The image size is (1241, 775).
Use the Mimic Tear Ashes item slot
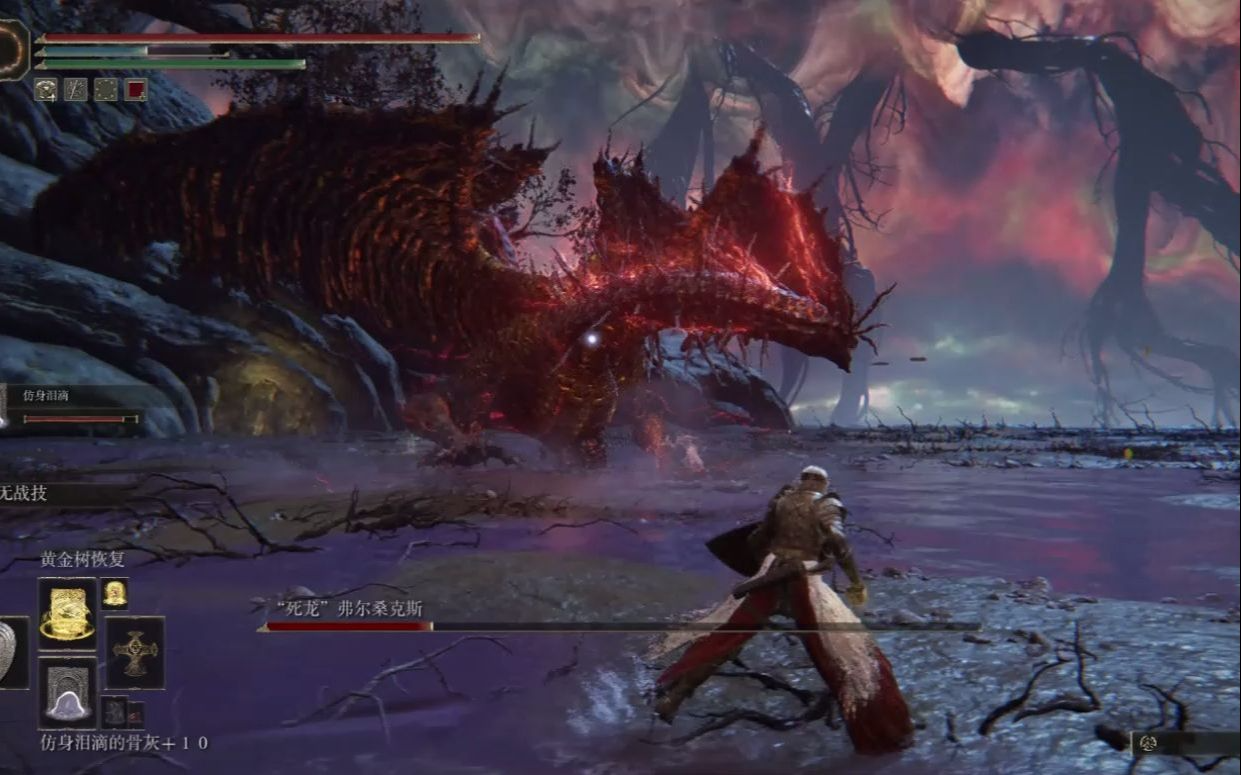tap(68, 692)
